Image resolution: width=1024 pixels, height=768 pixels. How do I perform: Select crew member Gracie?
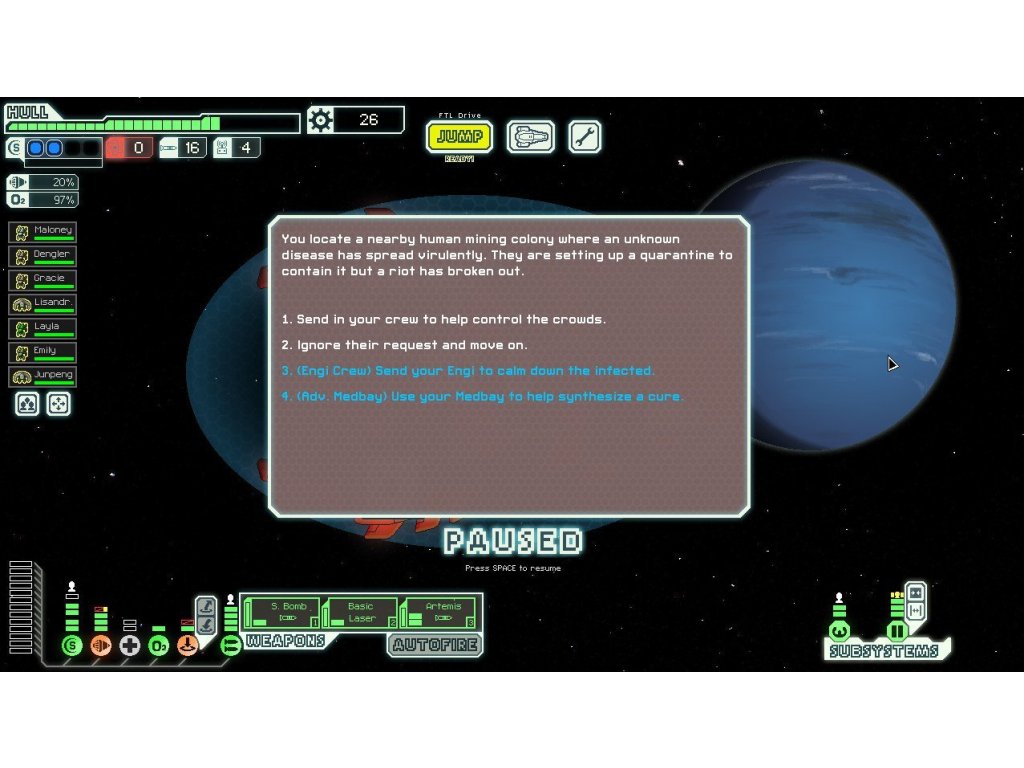pyautogui.click(x=43, y=280)
